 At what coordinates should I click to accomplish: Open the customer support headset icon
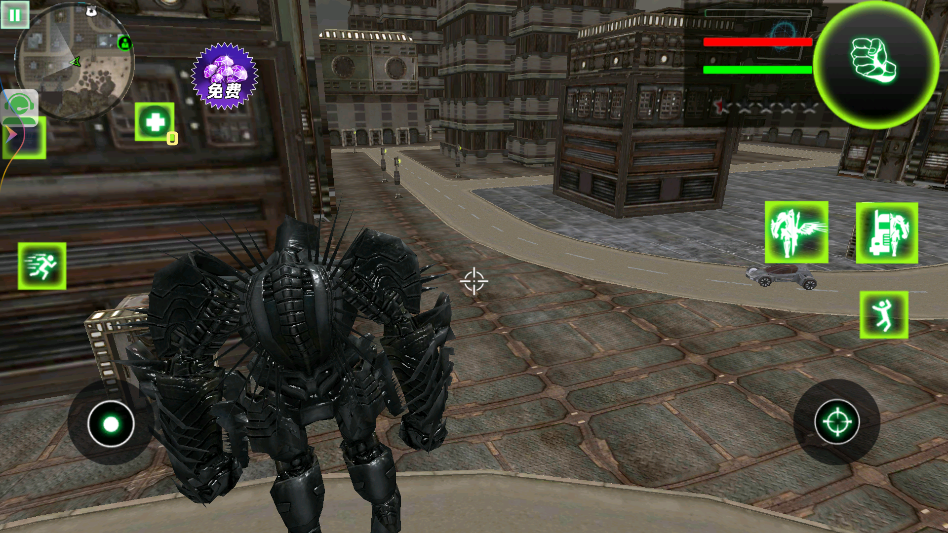coord(21,106)
